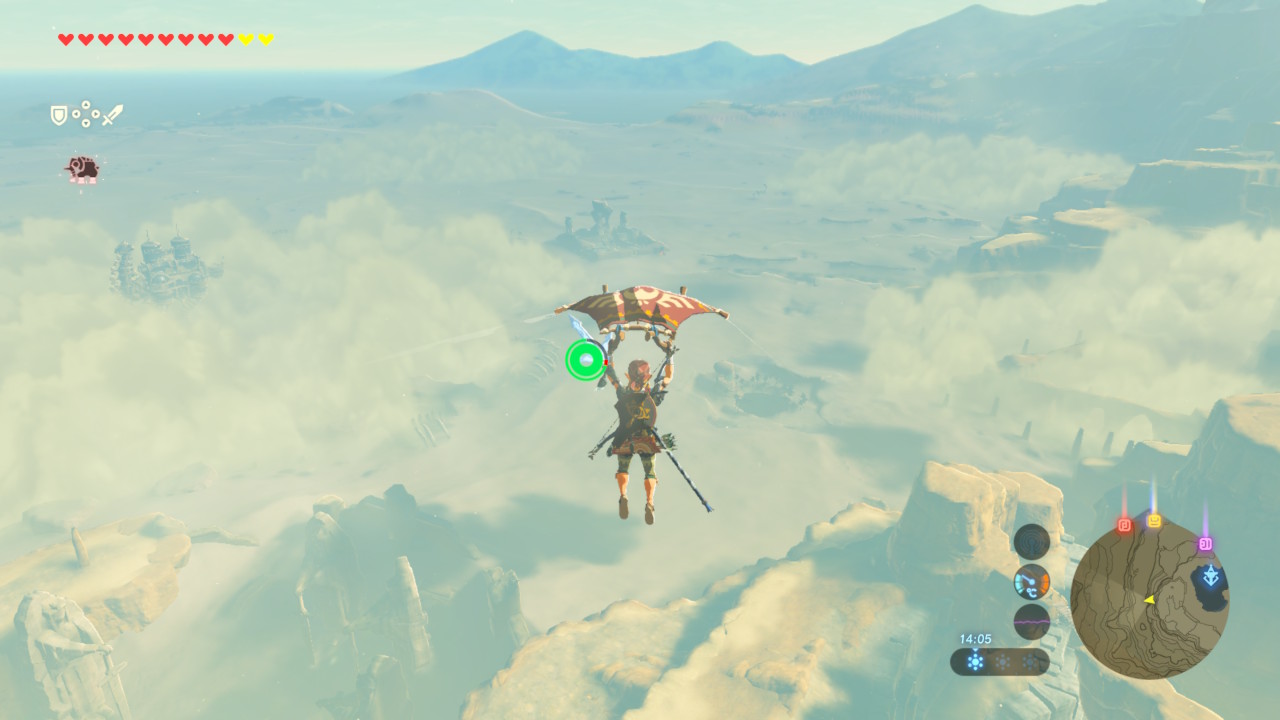The image size is (1280, 720).
Task: Select the blue Divine Beast icon on the minimap
Action: click(x=1211, y=577)
